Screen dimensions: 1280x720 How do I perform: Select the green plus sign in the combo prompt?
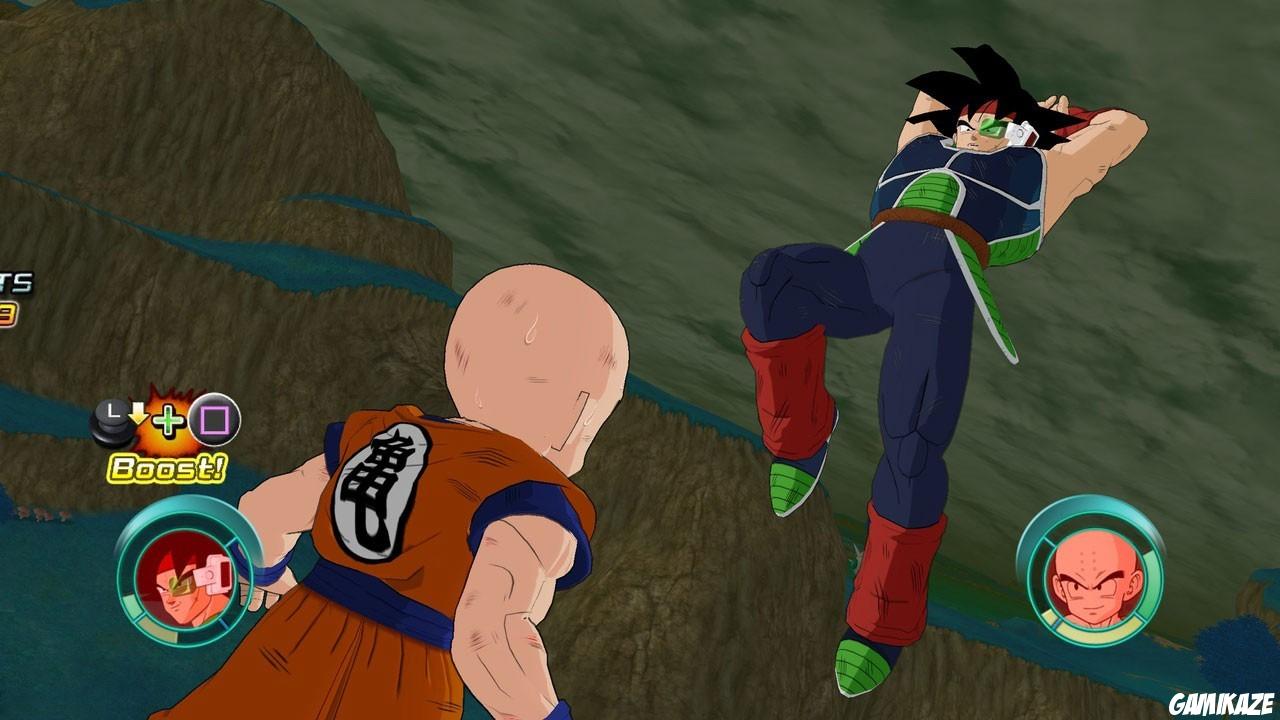pos(168,419)
